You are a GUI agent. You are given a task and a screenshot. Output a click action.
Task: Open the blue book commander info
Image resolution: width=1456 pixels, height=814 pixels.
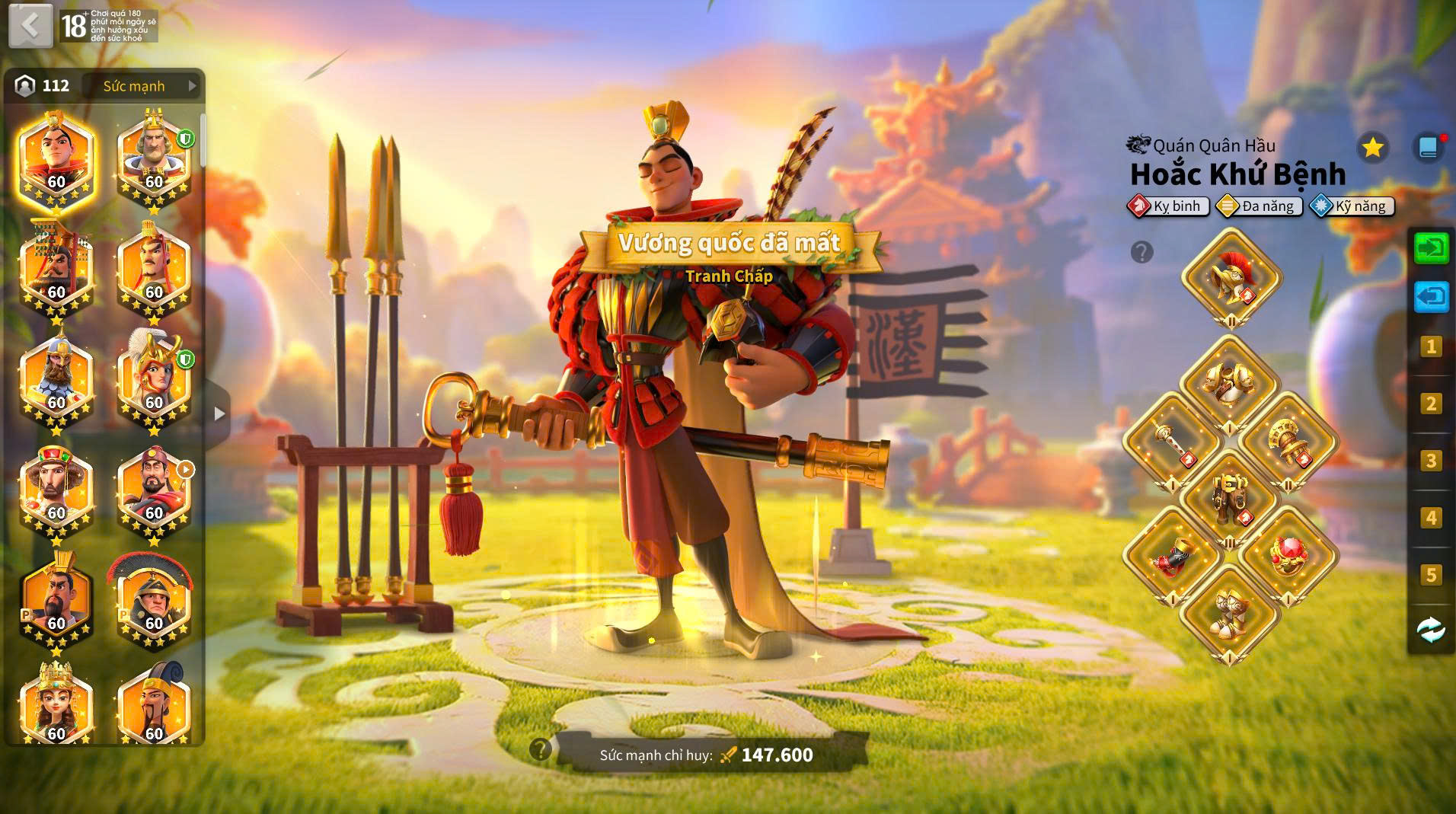[x=1428, y=147]
